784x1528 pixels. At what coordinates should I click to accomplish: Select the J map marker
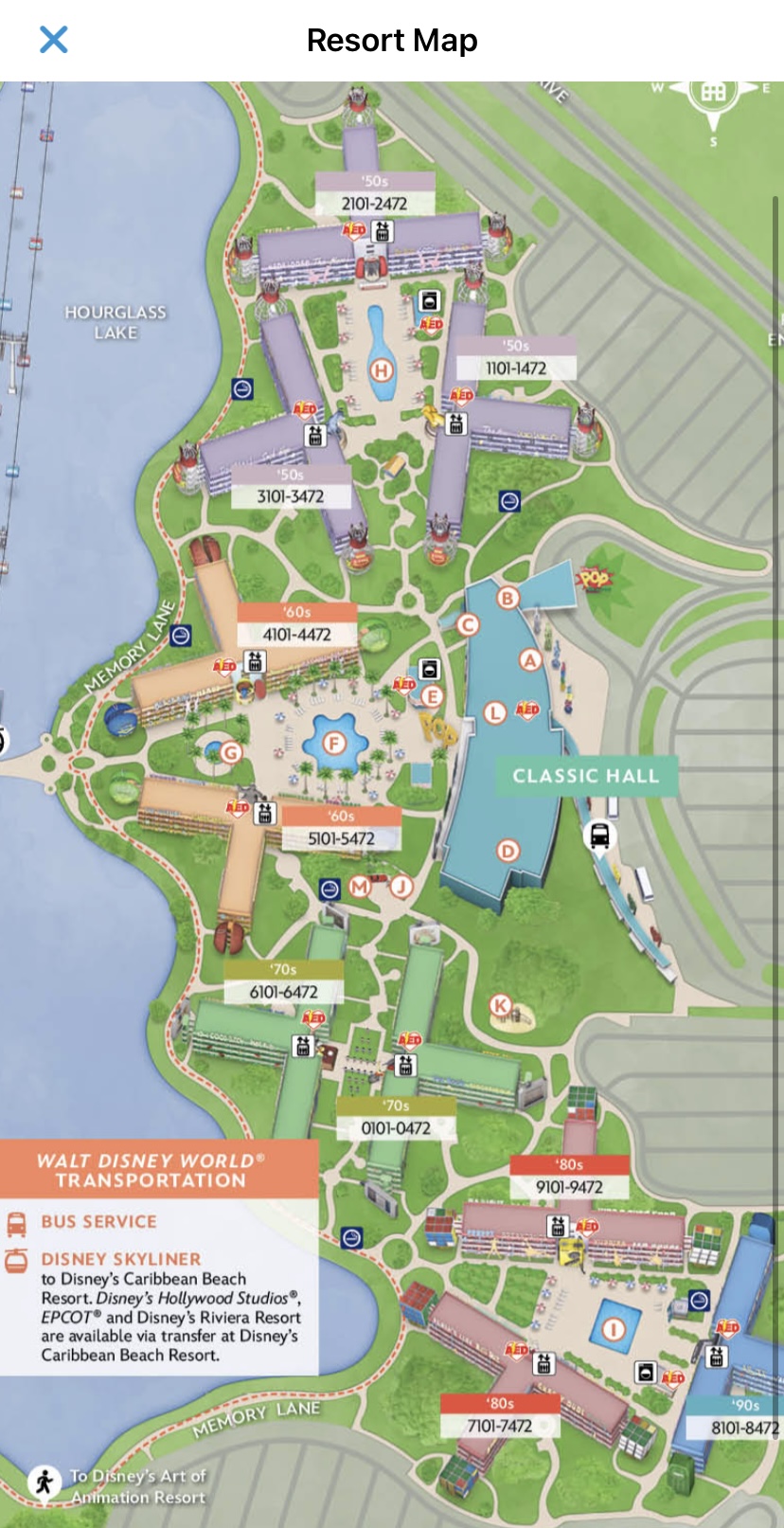pyautogui.click(x=402, y=887)
